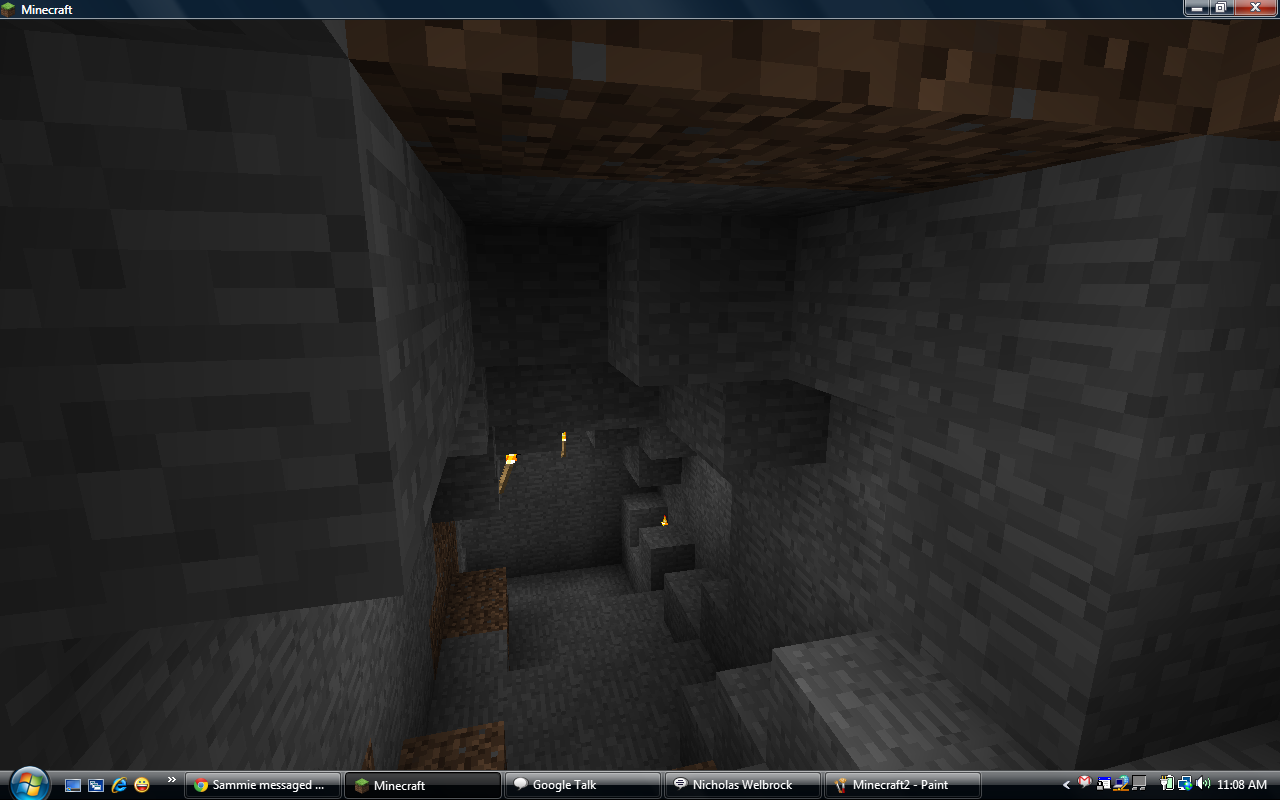
Task: Show hidden tray icons with the chevron
Action: click(1066, 785)
